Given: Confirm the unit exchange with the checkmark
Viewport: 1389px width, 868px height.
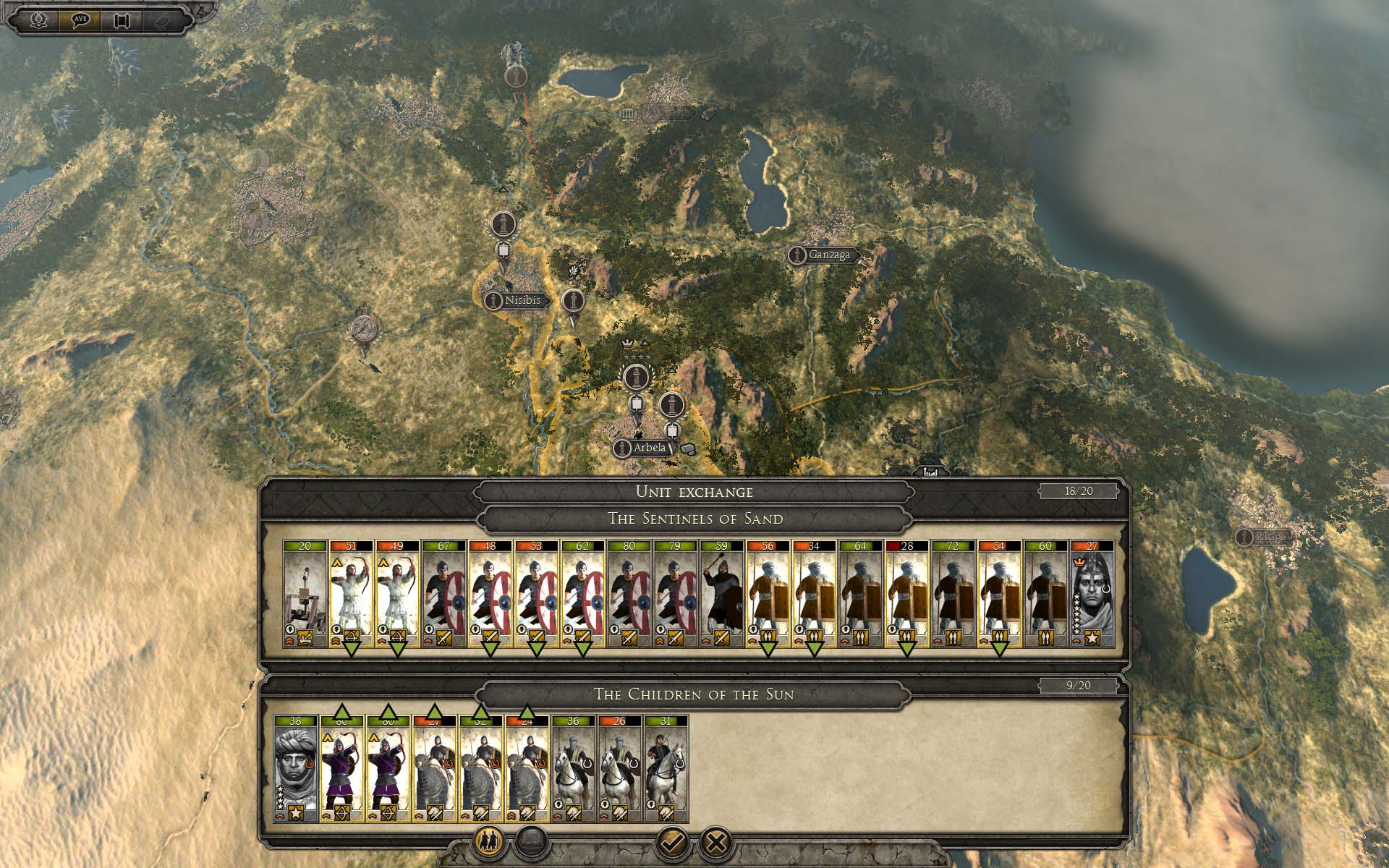Looking at the screenshot, I should tap(672, 841).
